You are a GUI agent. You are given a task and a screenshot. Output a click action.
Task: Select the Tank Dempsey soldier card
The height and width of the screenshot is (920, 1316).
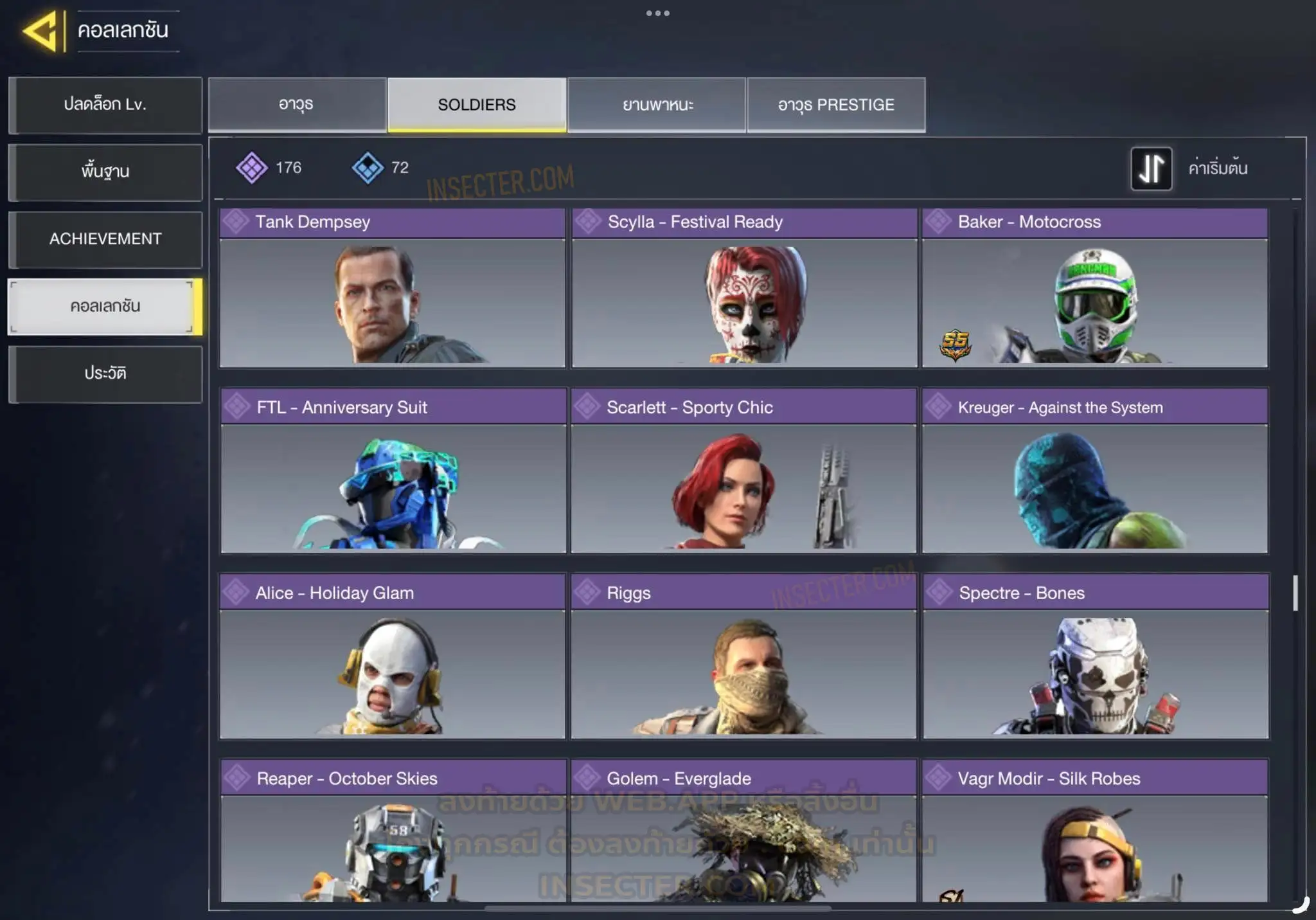[392, 288]
